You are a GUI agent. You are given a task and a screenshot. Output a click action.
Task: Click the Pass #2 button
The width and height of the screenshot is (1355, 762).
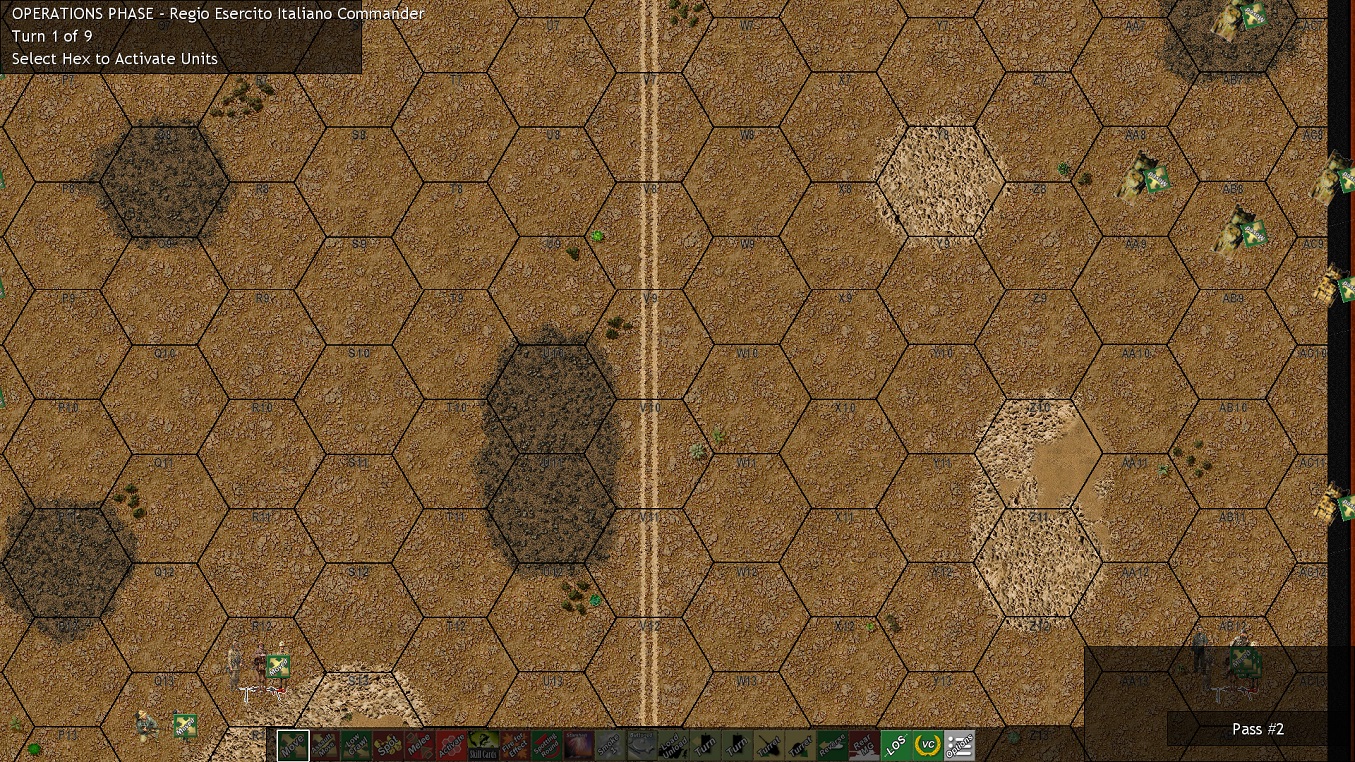coord(1257,729)
